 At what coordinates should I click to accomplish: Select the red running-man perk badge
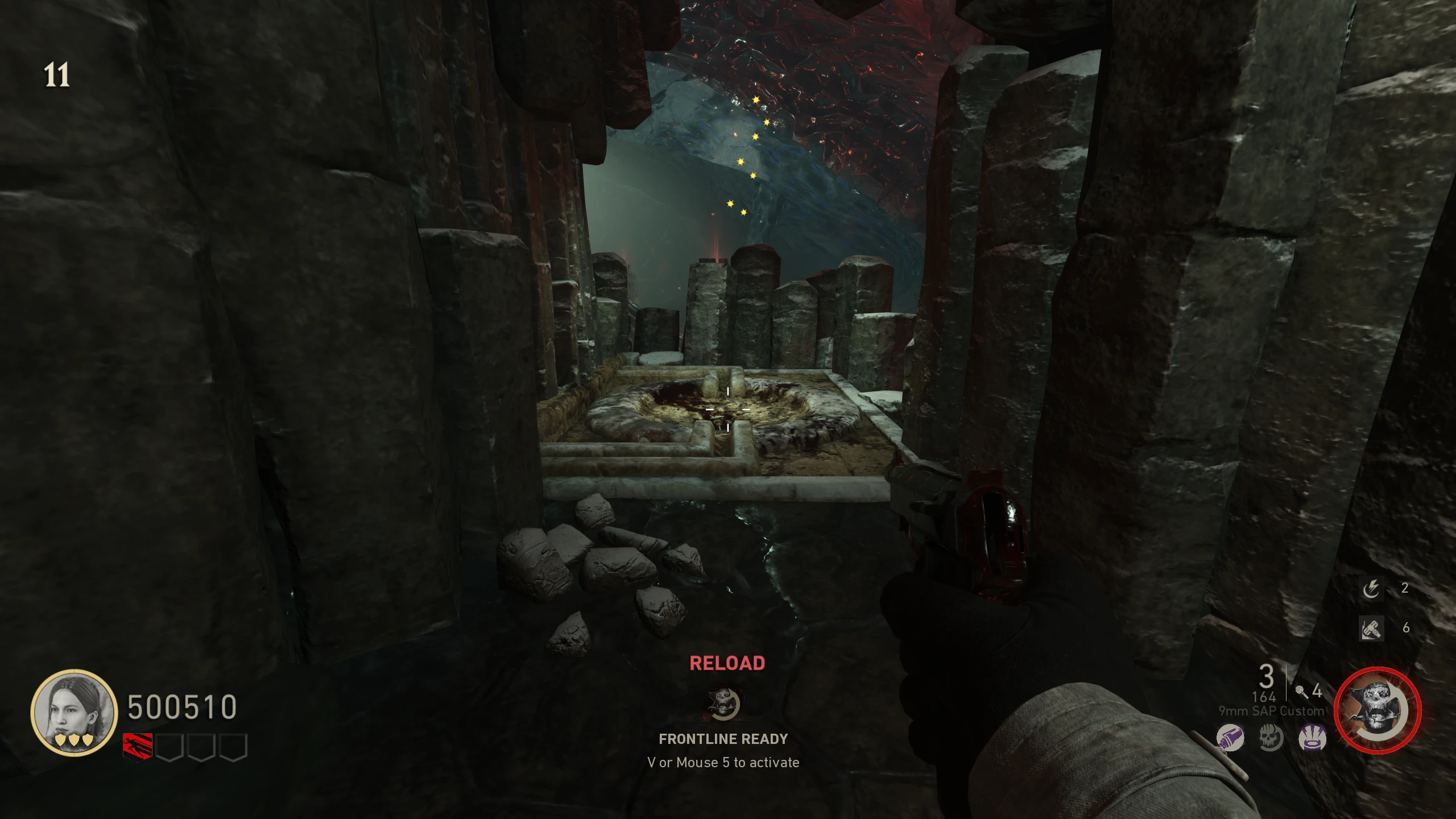pos(138,747)
